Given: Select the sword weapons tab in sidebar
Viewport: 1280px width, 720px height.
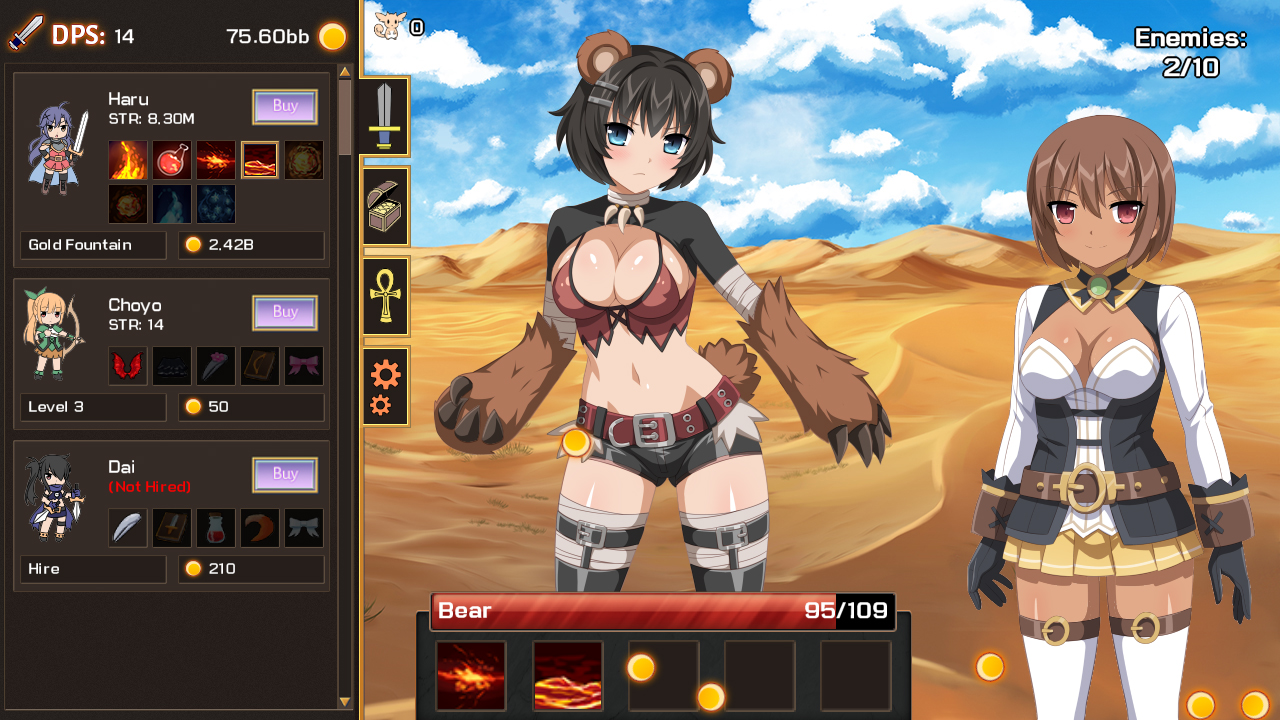Looking at the screenshot, I should point(385,117).
